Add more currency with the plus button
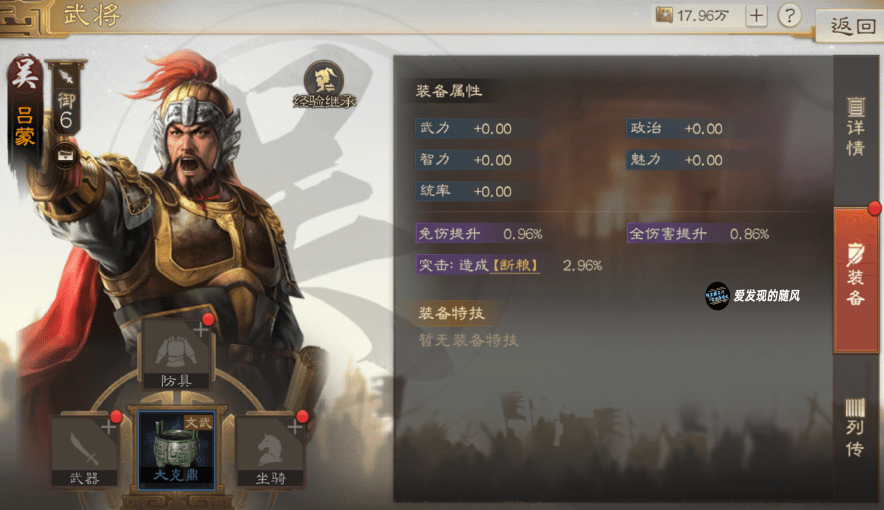The height and width of the screenshot is (510, 884). coord(757,15)
